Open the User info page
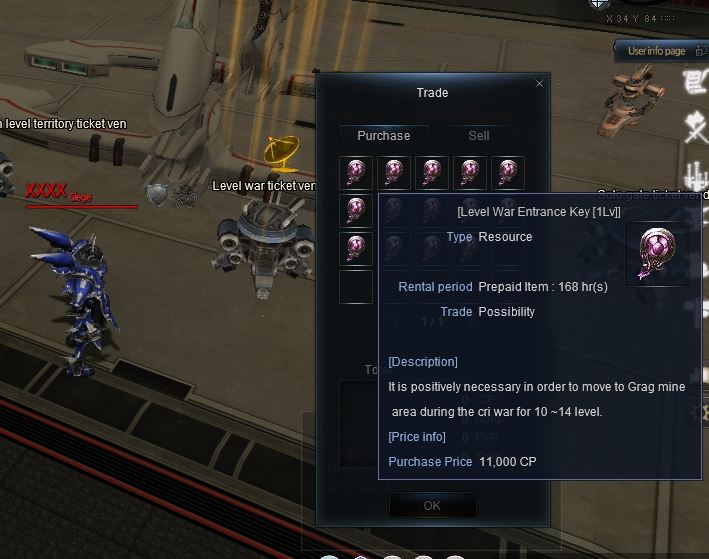This screenshot has height=559, width=709. pyautogui.click(x=655, y=51)
